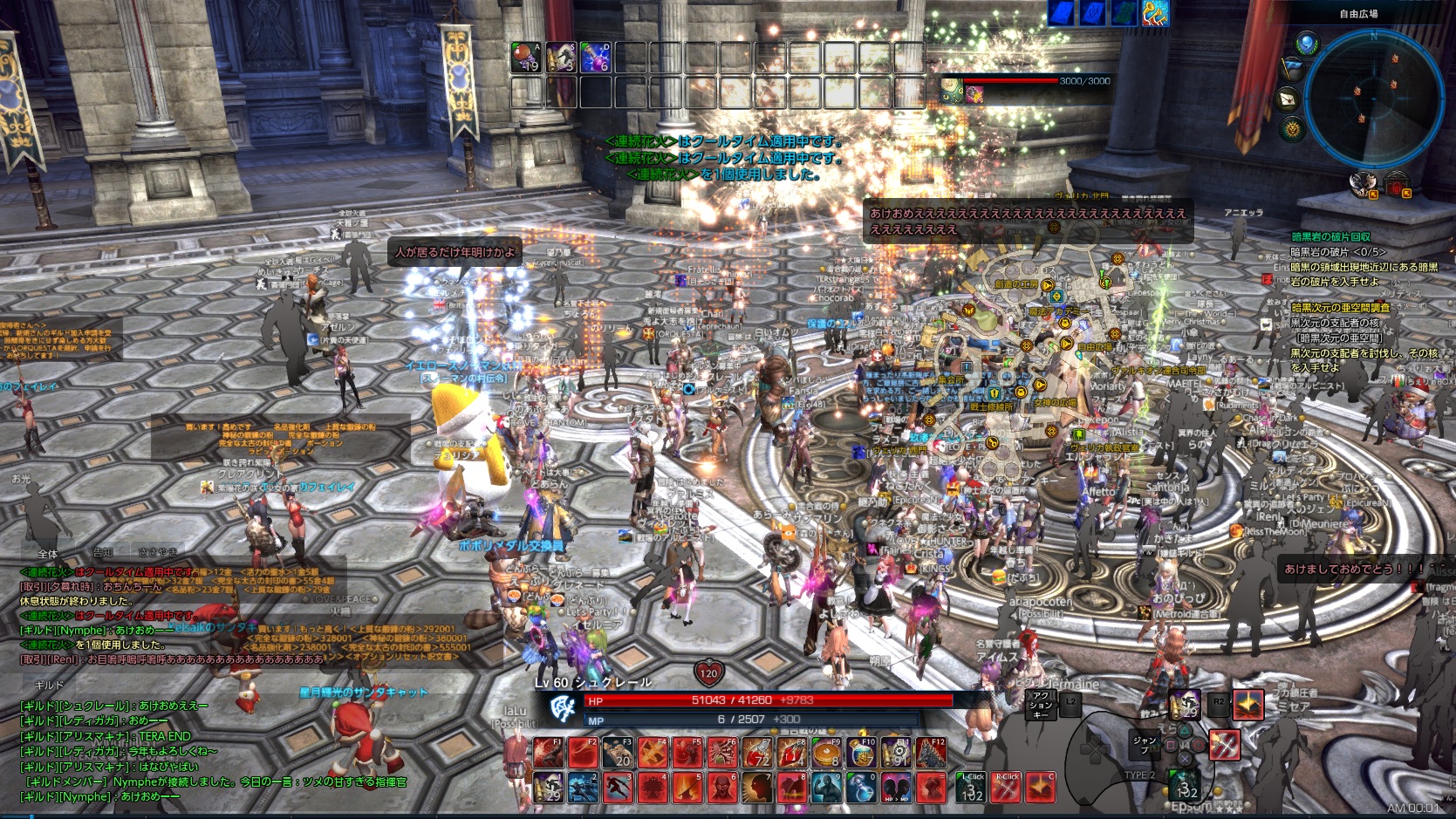Click the HP > MP conversion skill

(x=896, y=788)
